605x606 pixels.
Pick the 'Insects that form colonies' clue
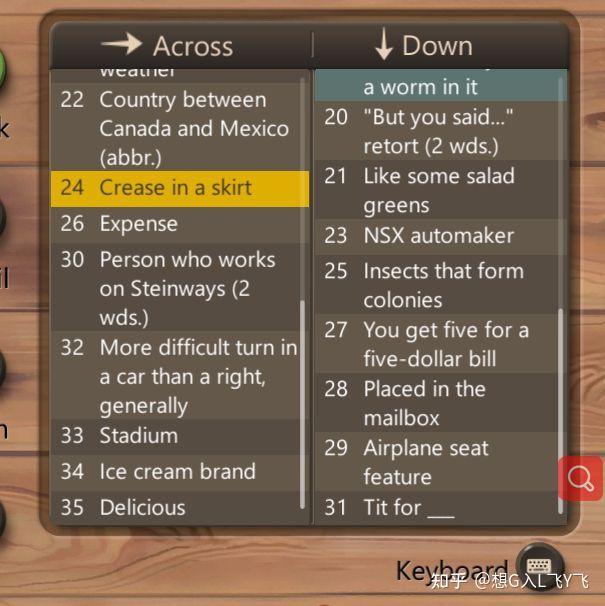click(x=438, y=285)
